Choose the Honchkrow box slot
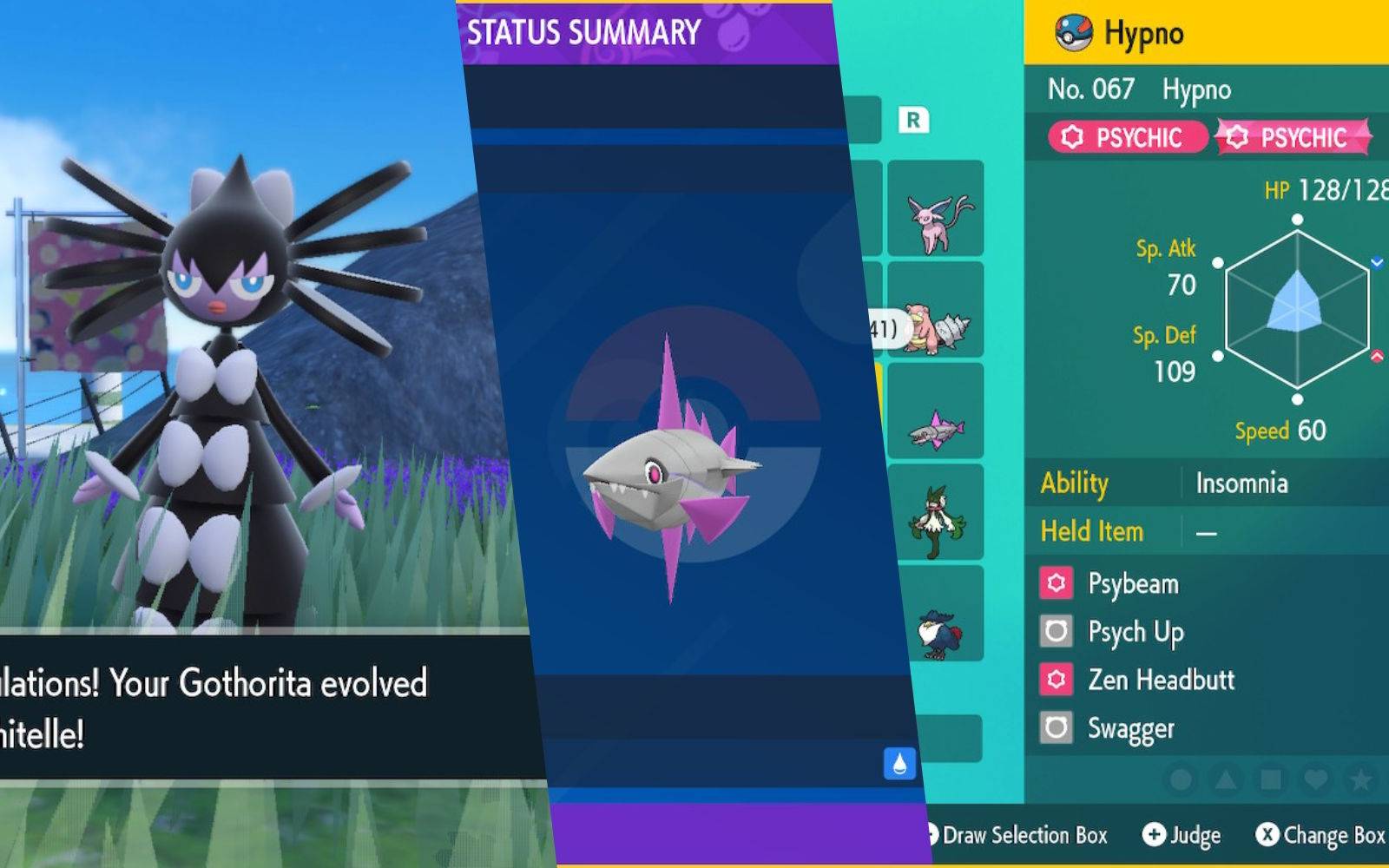The height and width of the screenshot is (868, 1389). click(x=936, y=616)
